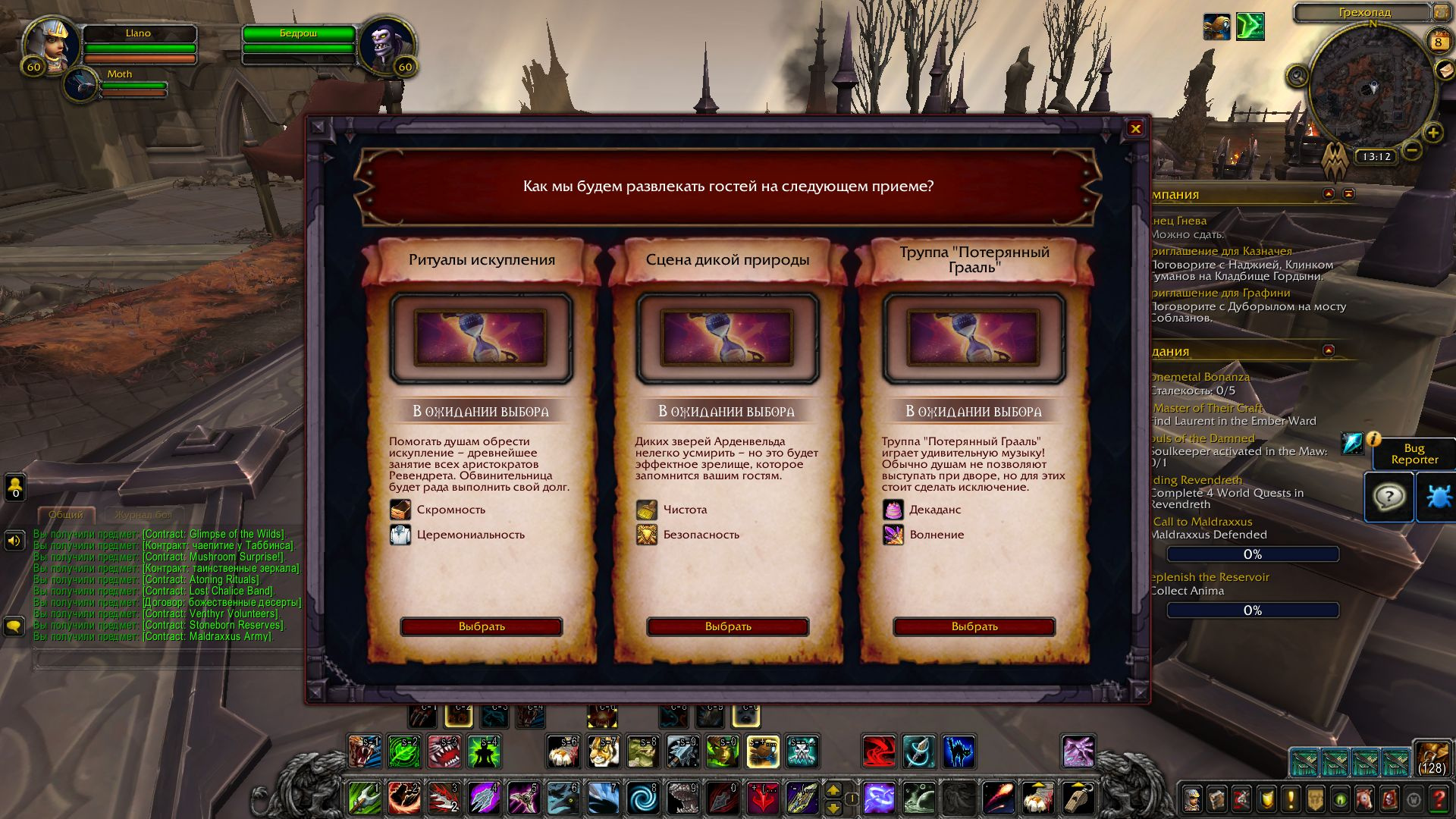Collapse the Кампания quest section arrow
The width and height of the screenshot is (1456, 819).
click(x=1328, y=194)
